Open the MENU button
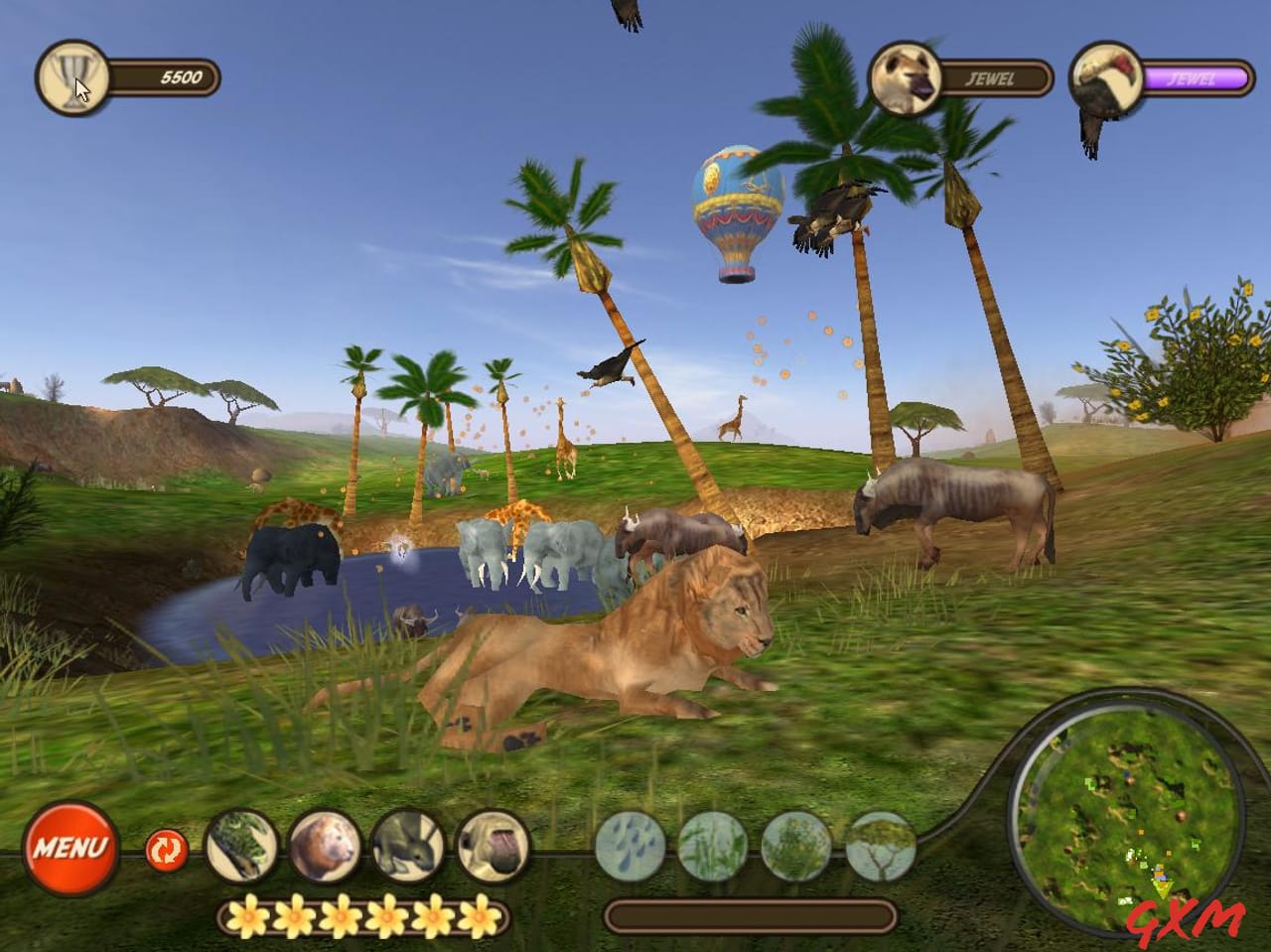 pos(73,850)
